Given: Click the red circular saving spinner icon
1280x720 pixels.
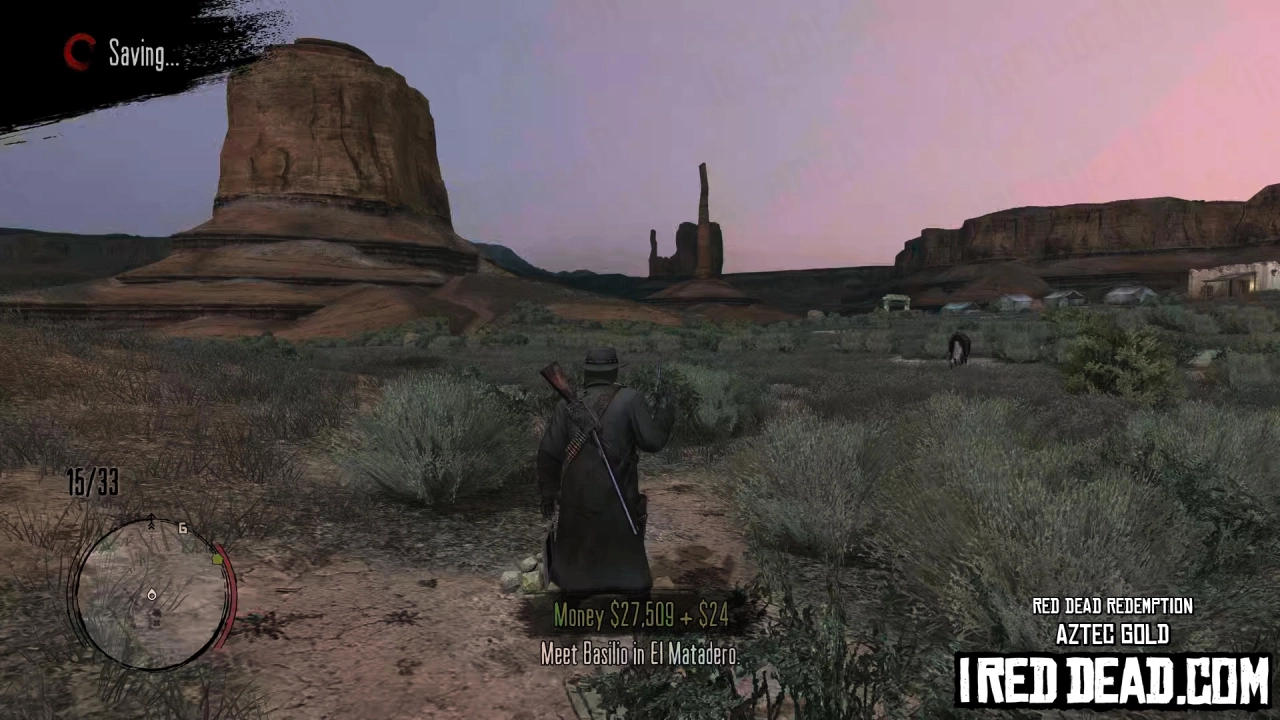Looking at the screenshot, I should pyautogui.click(x=78, y=53).
